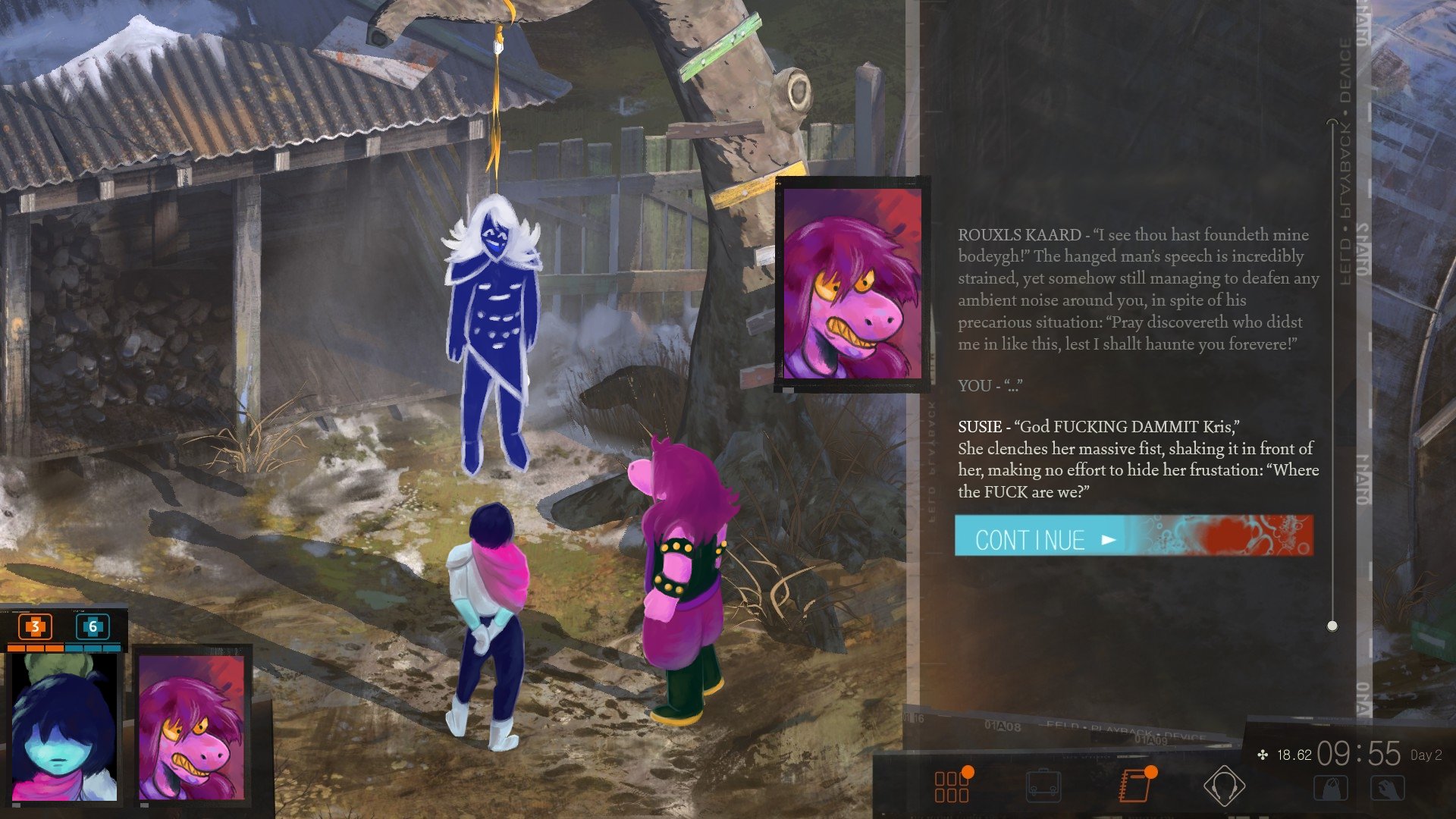Select the empty grasping hand slot
The height and width of the screenshot is (819, 1456).
pyautogui.click(x=1388, y=789)
